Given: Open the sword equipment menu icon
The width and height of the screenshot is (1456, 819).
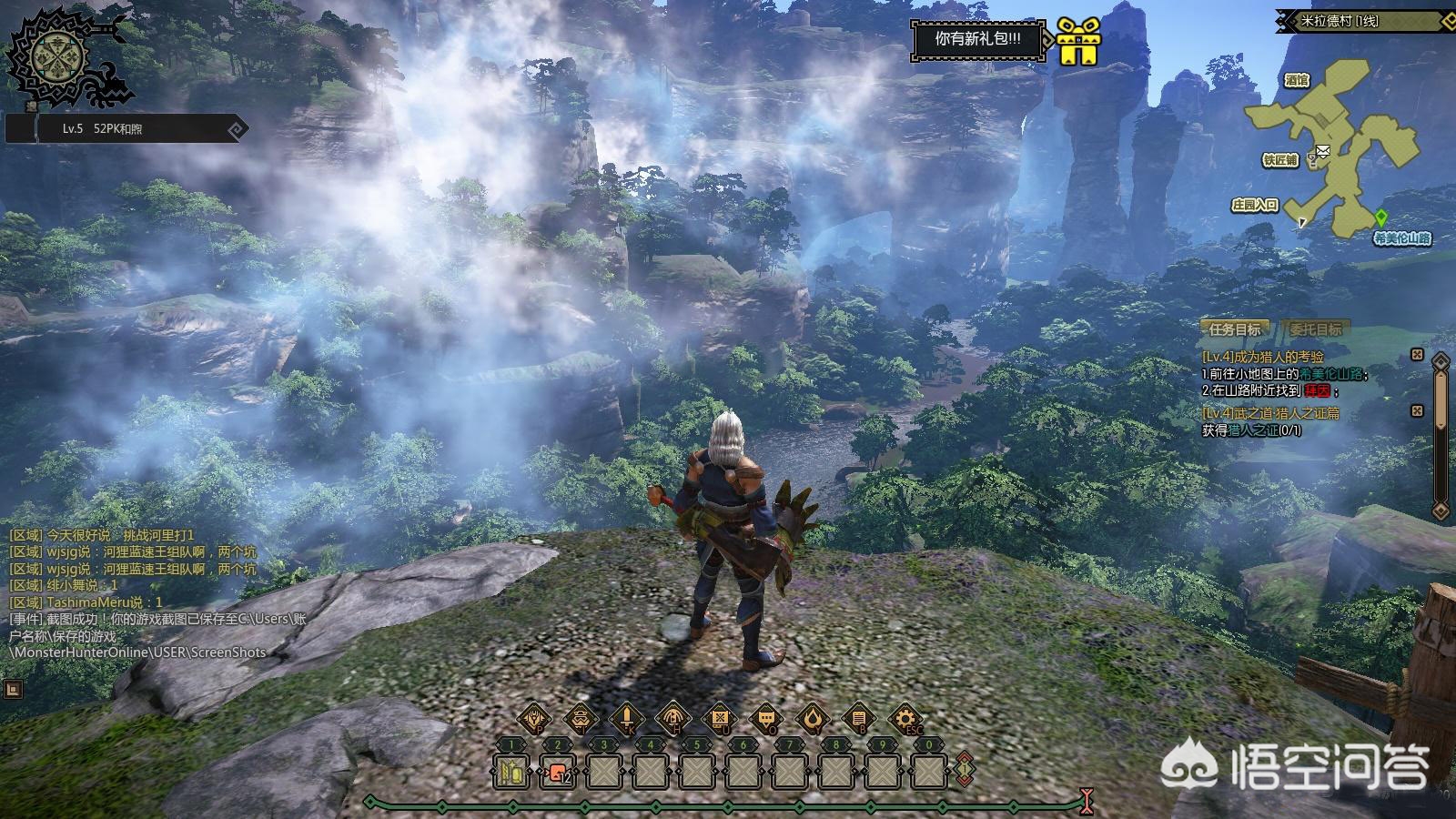Looking at the screenshot, I should click(626, 719).
